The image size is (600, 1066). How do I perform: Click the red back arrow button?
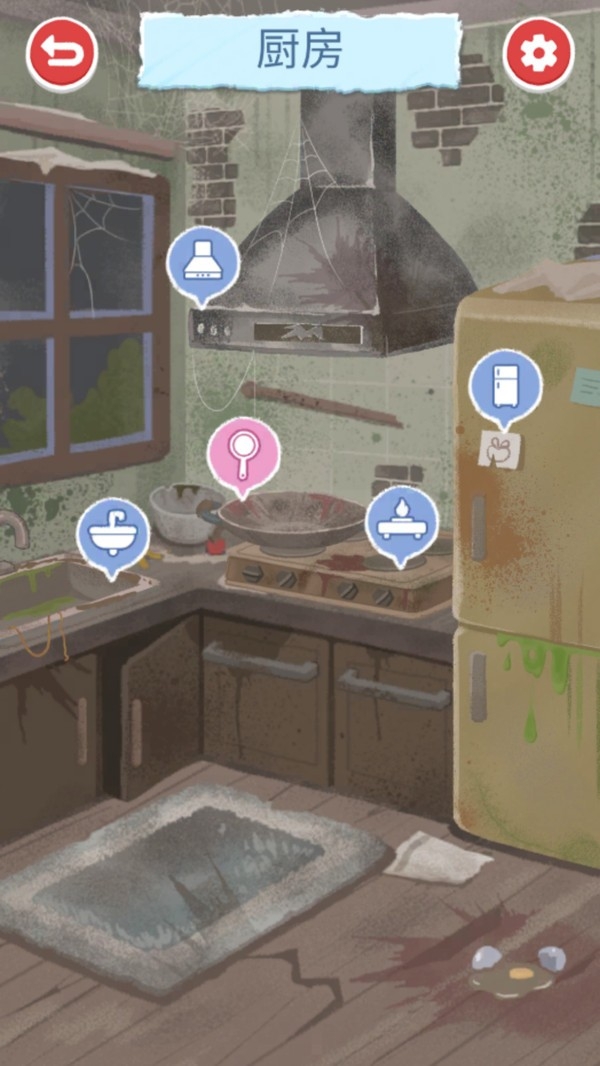point(62,52)
